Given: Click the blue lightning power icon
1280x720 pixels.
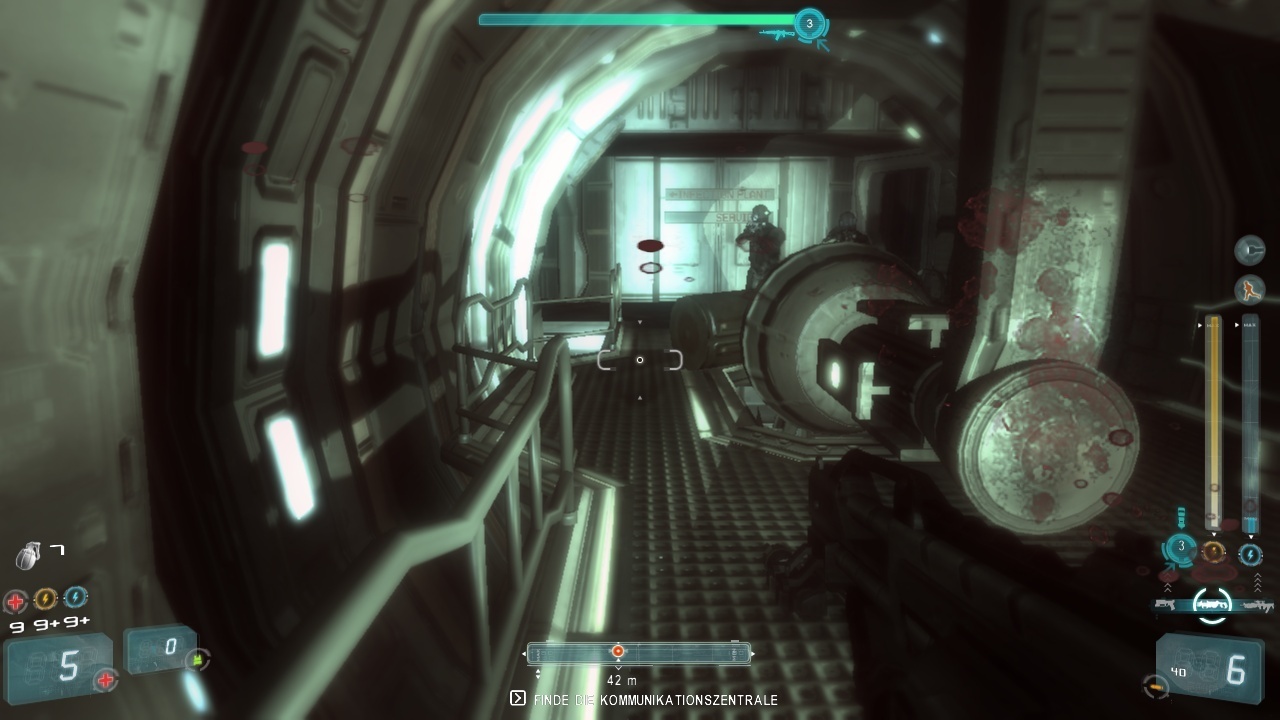Looking at the screenshot, I should [x=75, y=598].
